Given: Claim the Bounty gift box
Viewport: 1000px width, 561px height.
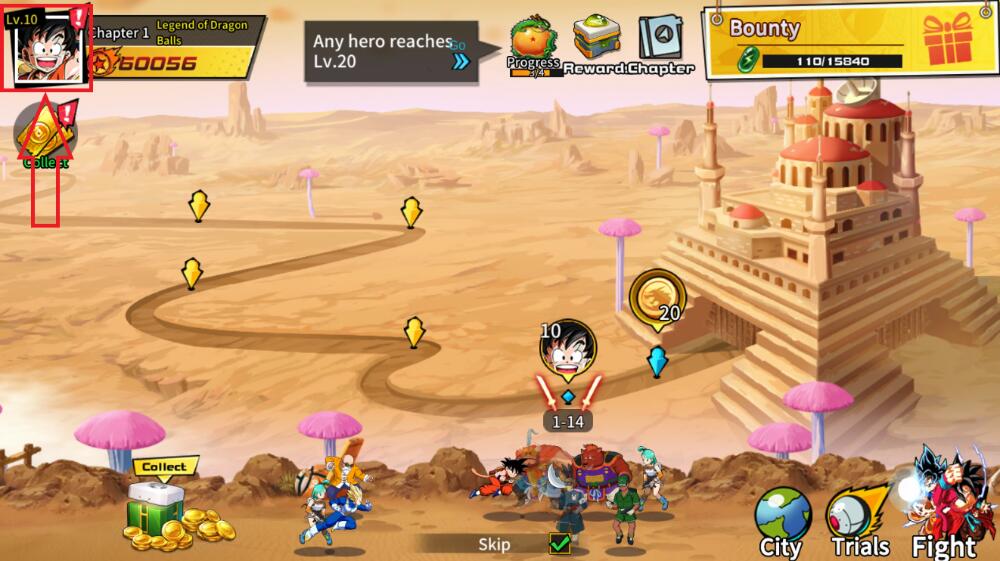Looking at the screenshot, I should pos(947,40).
